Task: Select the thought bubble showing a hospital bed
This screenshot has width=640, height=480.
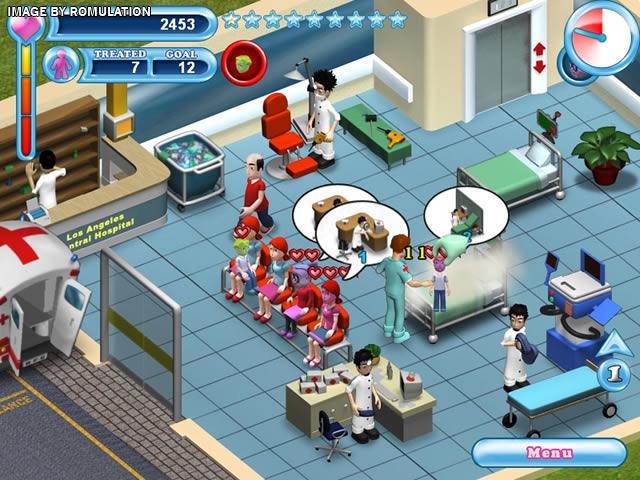Action: (465, 213)
